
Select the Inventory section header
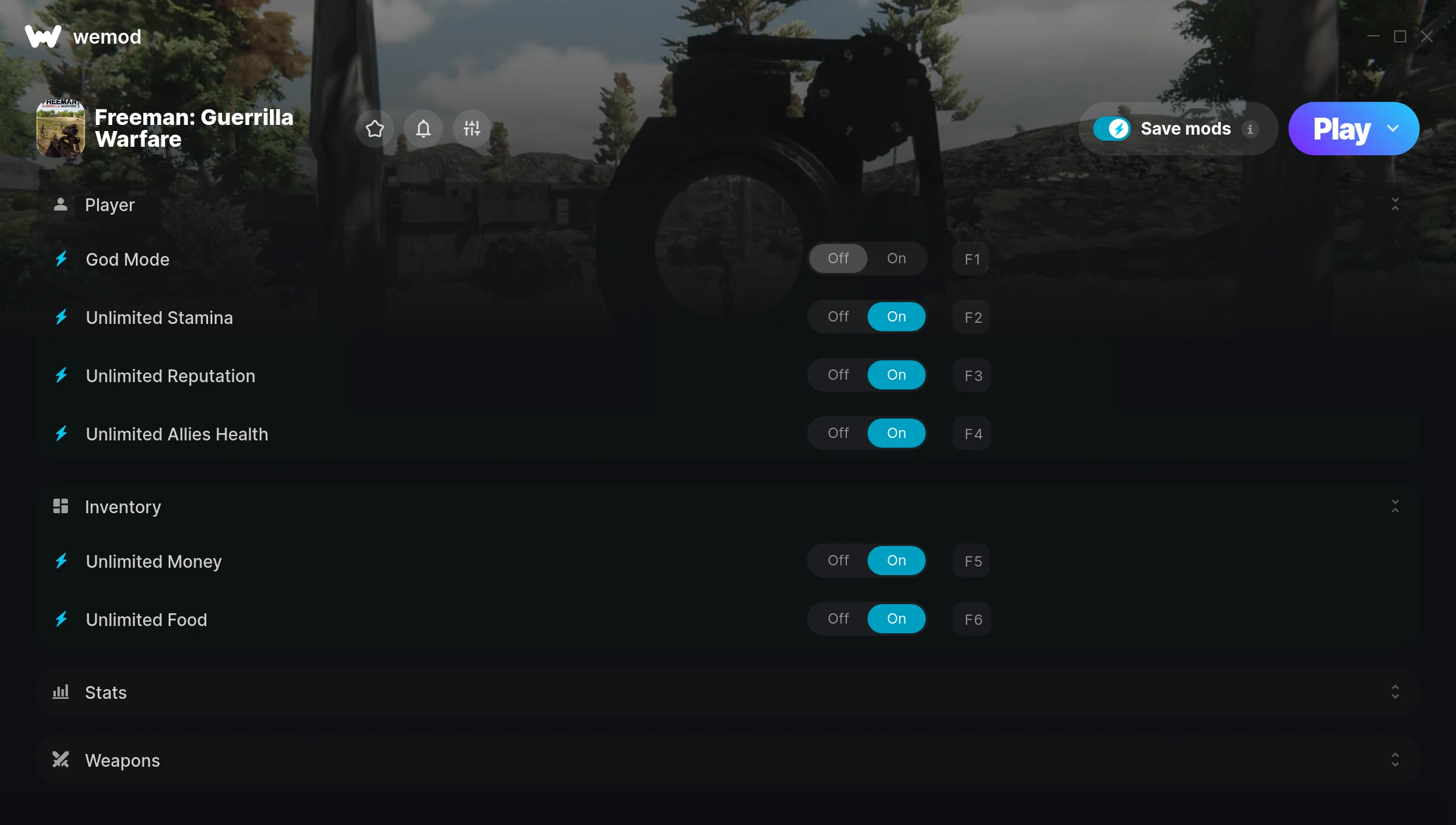click(123, 506)
